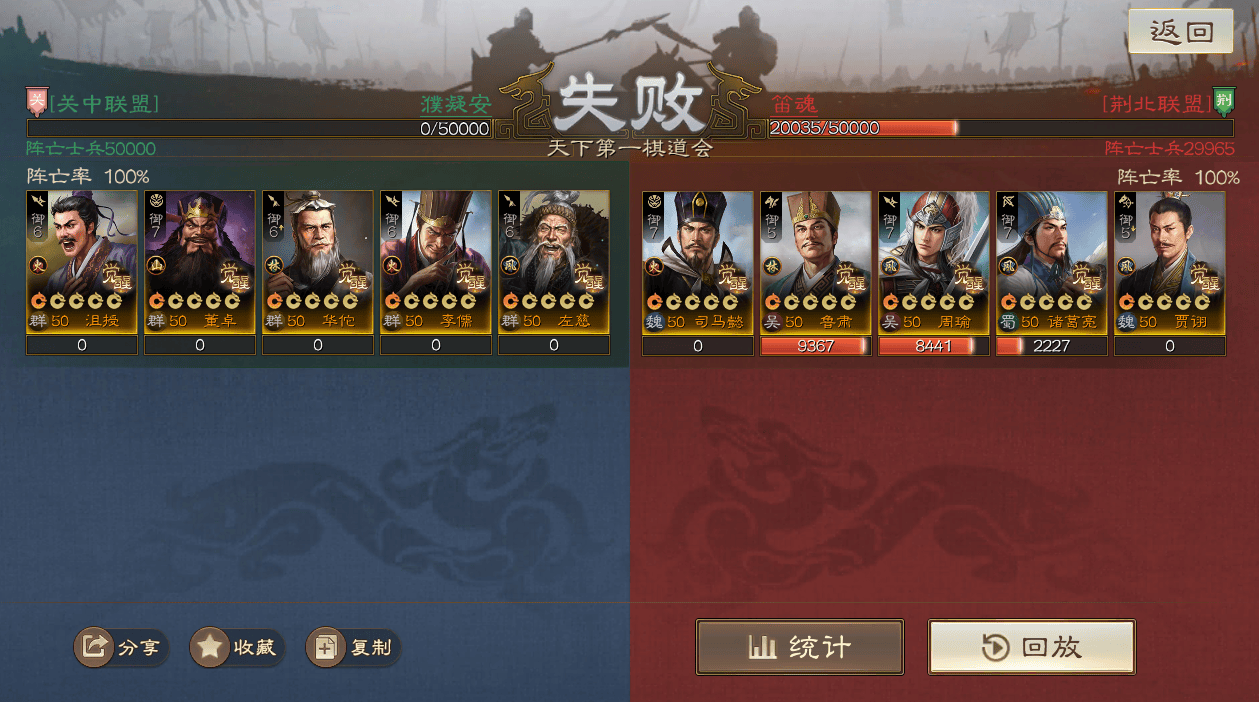Select the 司马懿 general card
This screenshot has width=1259, height=702.
[x=698, y=262]
